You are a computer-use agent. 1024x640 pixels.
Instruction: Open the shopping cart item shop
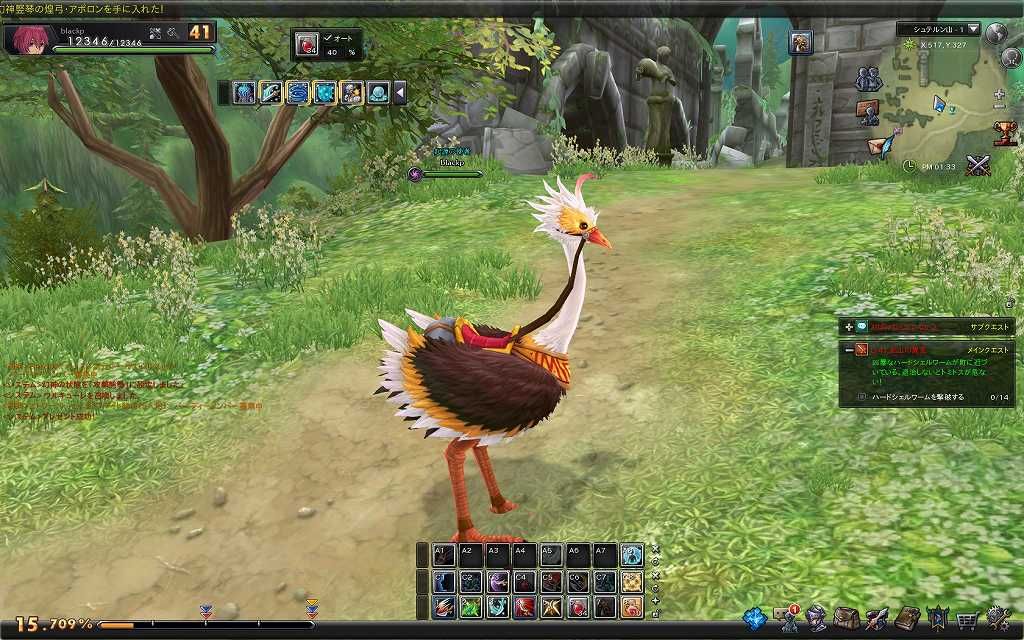point(967,618)
